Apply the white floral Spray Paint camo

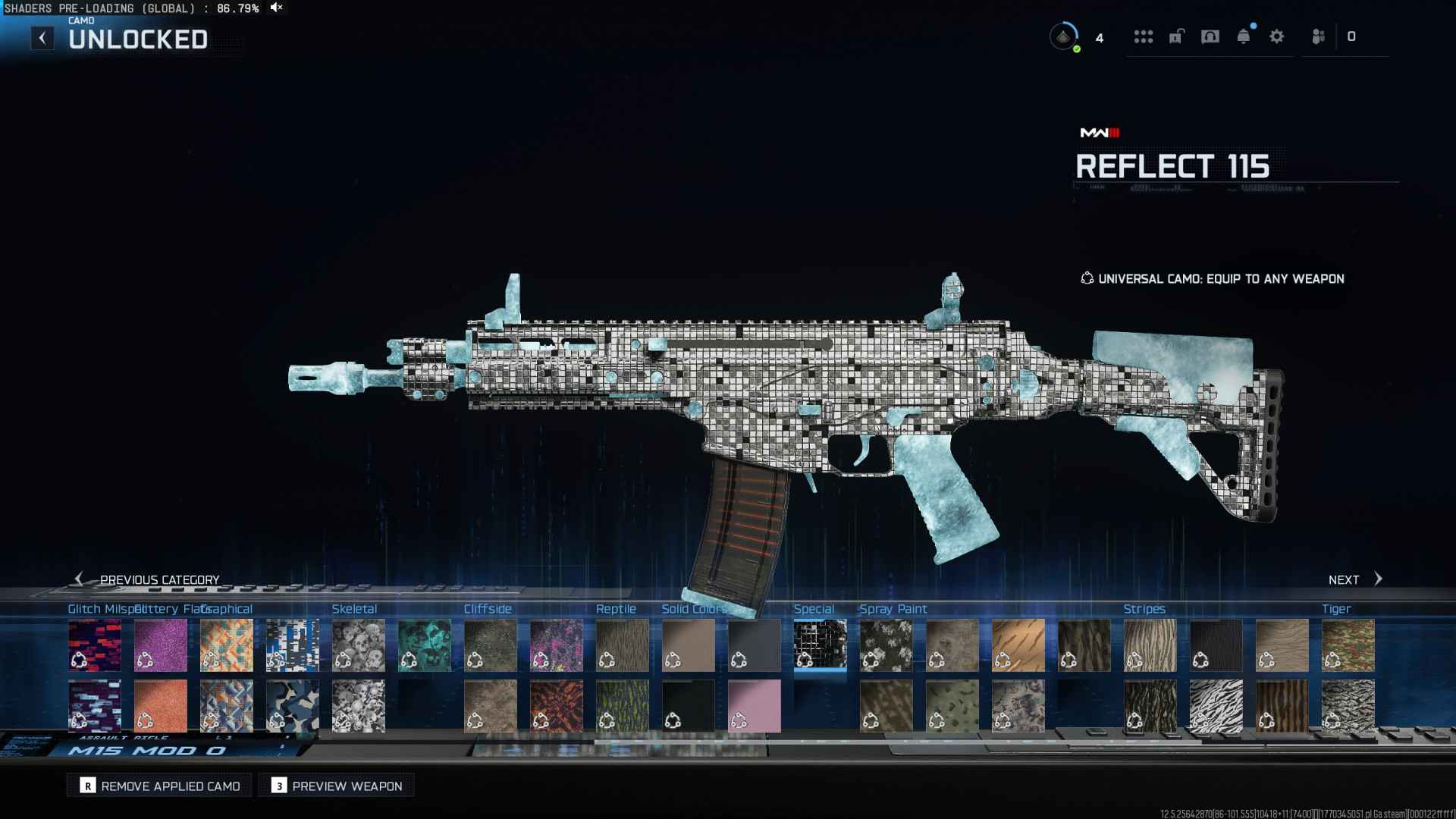point(886,645)
